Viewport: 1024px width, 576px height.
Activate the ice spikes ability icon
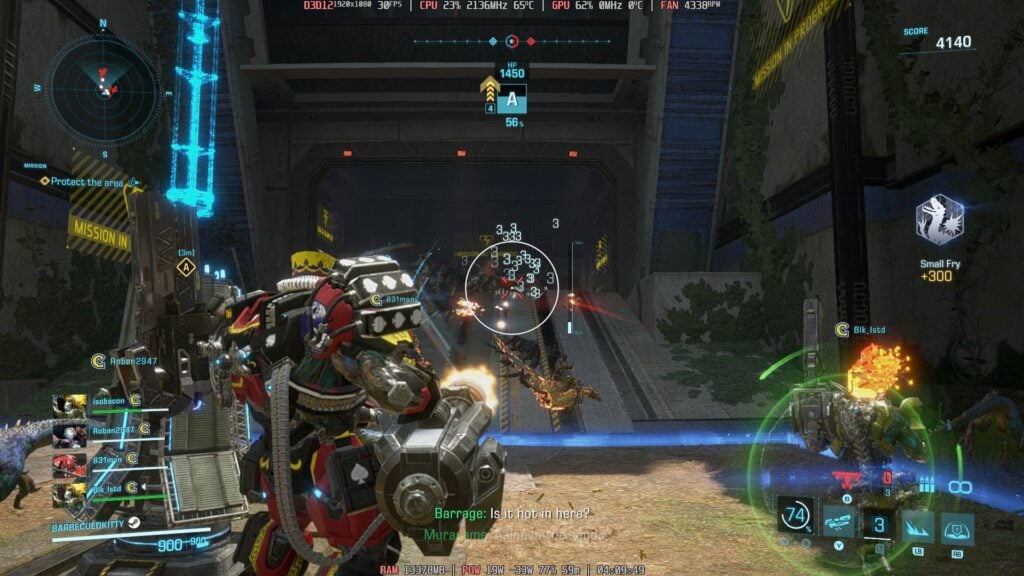918,526
